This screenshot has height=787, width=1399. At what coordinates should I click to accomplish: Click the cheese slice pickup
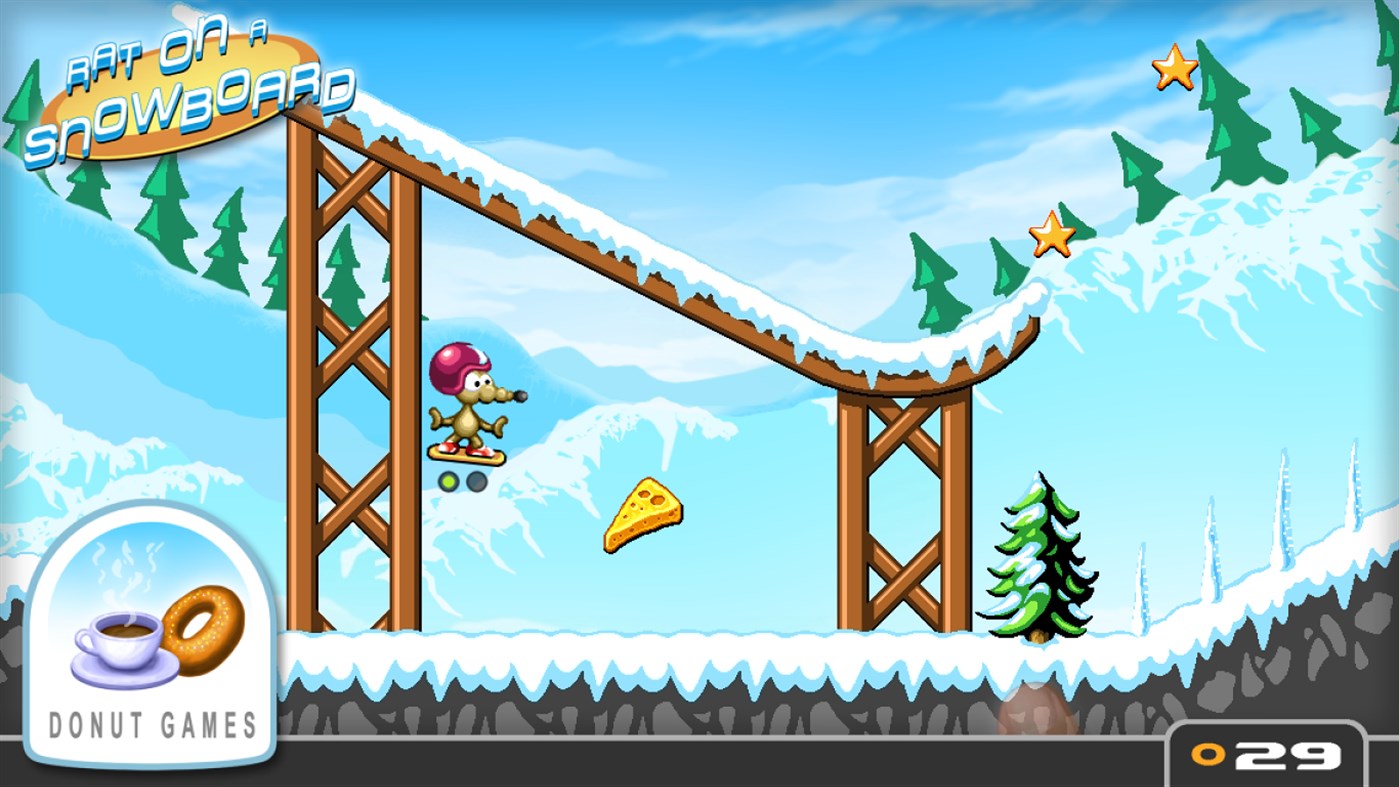pos(645,514)
